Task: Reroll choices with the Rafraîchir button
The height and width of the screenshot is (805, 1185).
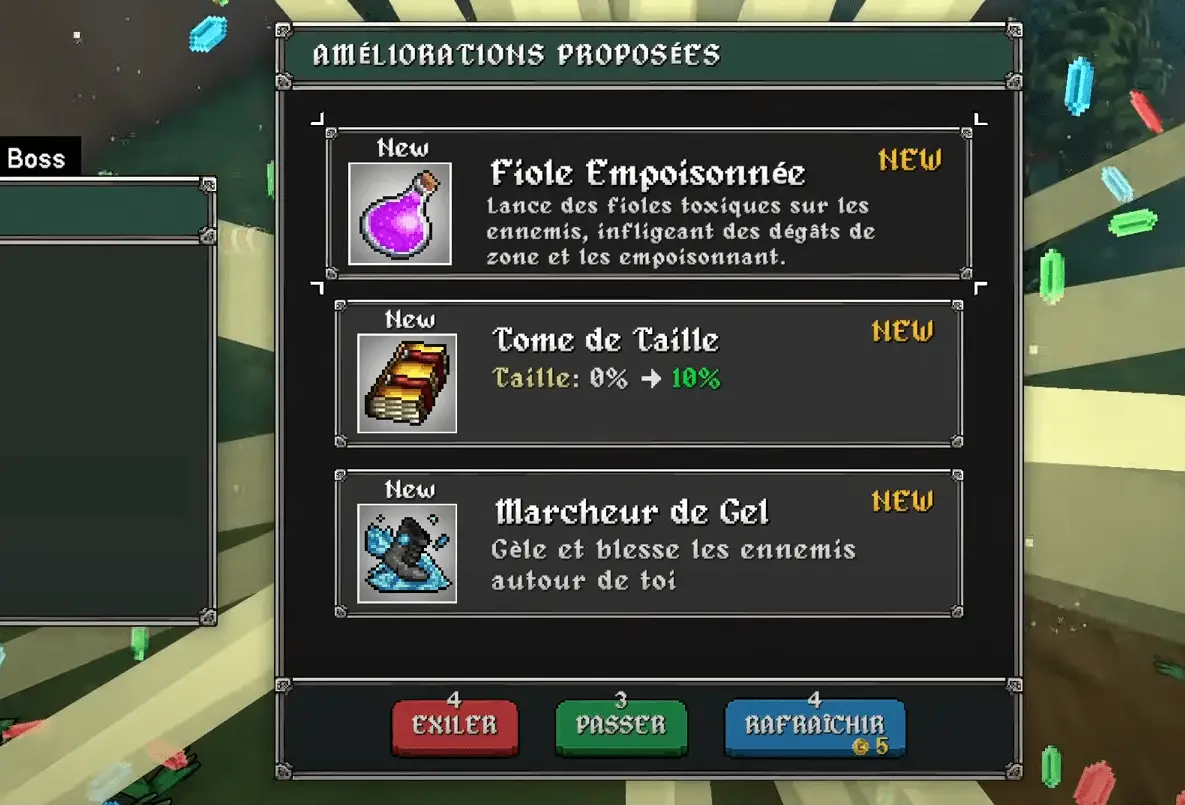Action: (x=814, y=728)
